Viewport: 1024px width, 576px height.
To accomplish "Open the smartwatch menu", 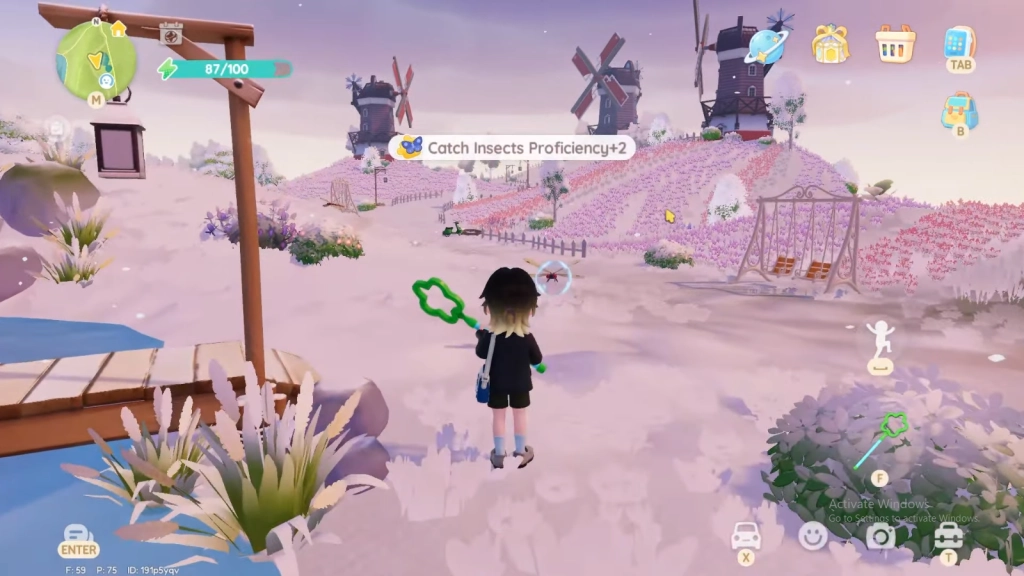I will [960, 42].
